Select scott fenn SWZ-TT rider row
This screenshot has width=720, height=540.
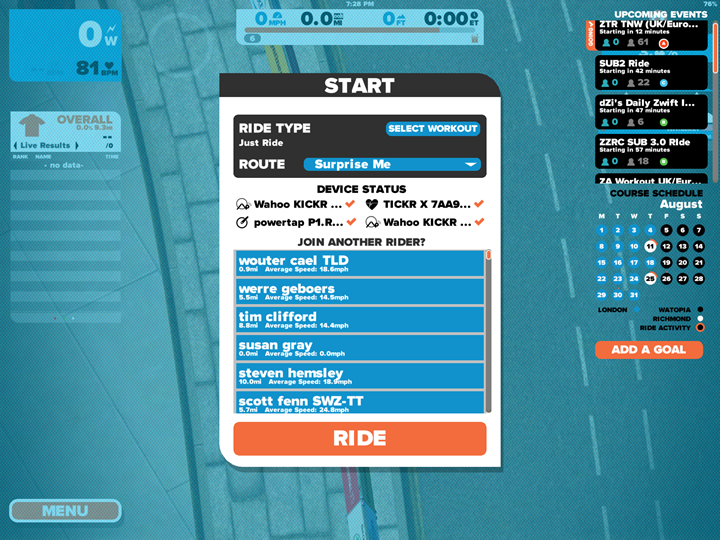pyautogui.click(x=360, y=402)
